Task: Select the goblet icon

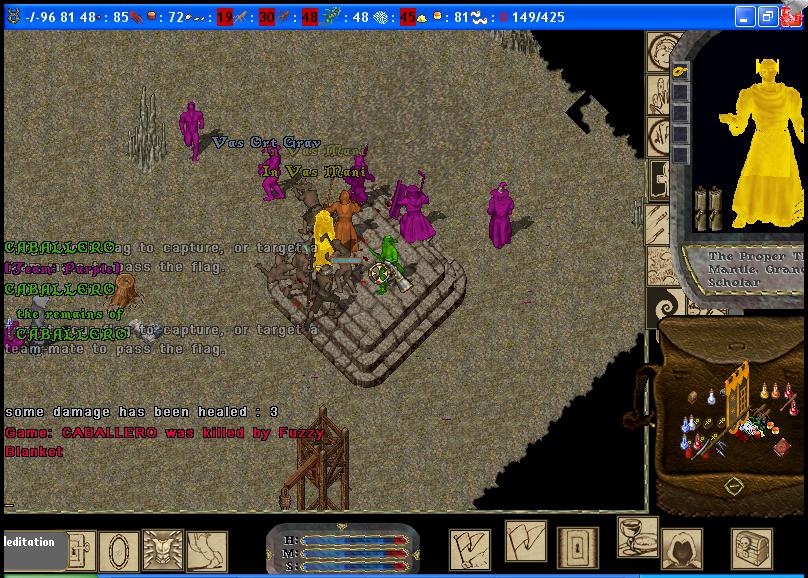Action: coord(636,538)
